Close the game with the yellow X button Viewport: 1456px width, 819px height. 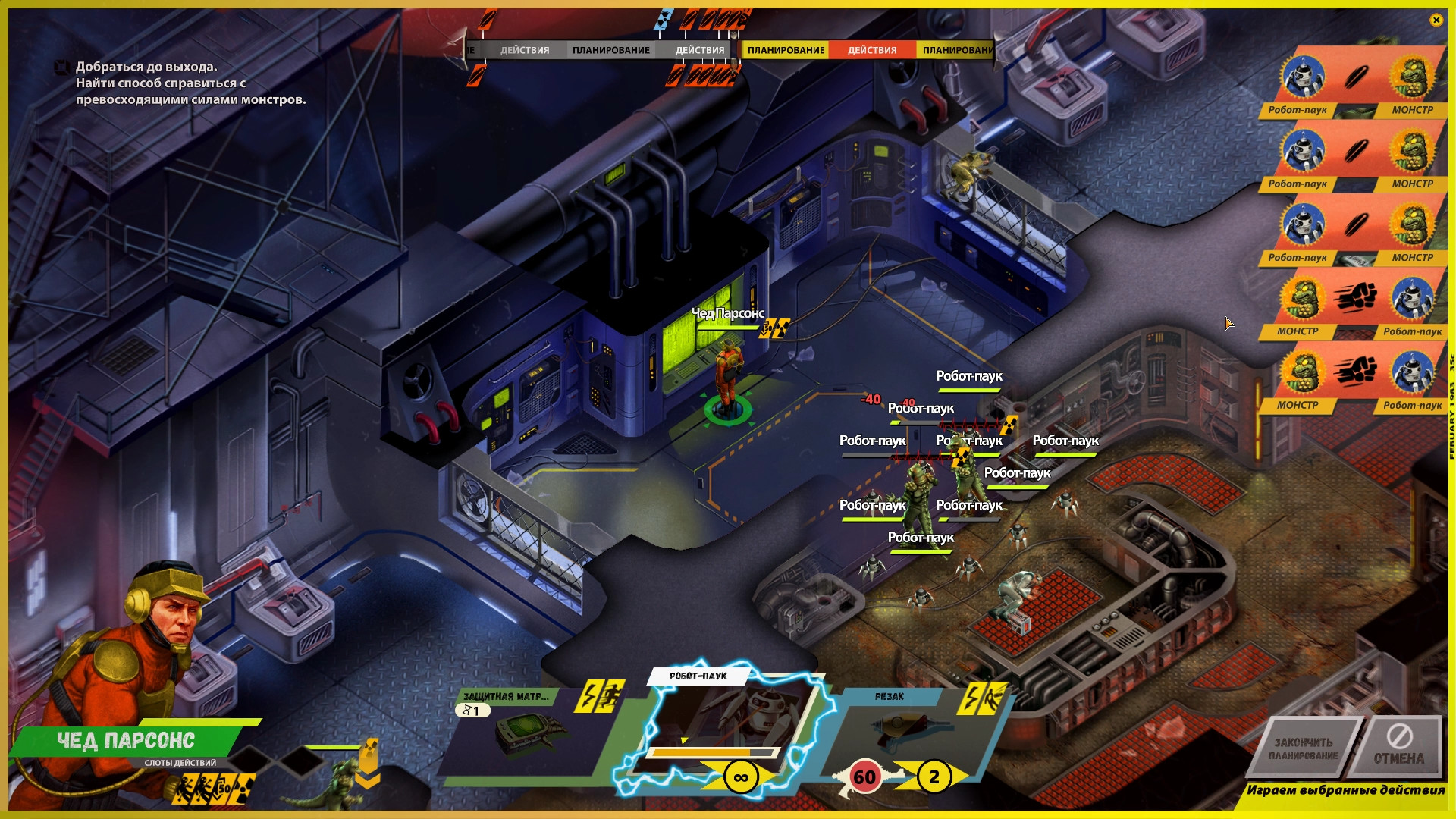point(1436,20)
